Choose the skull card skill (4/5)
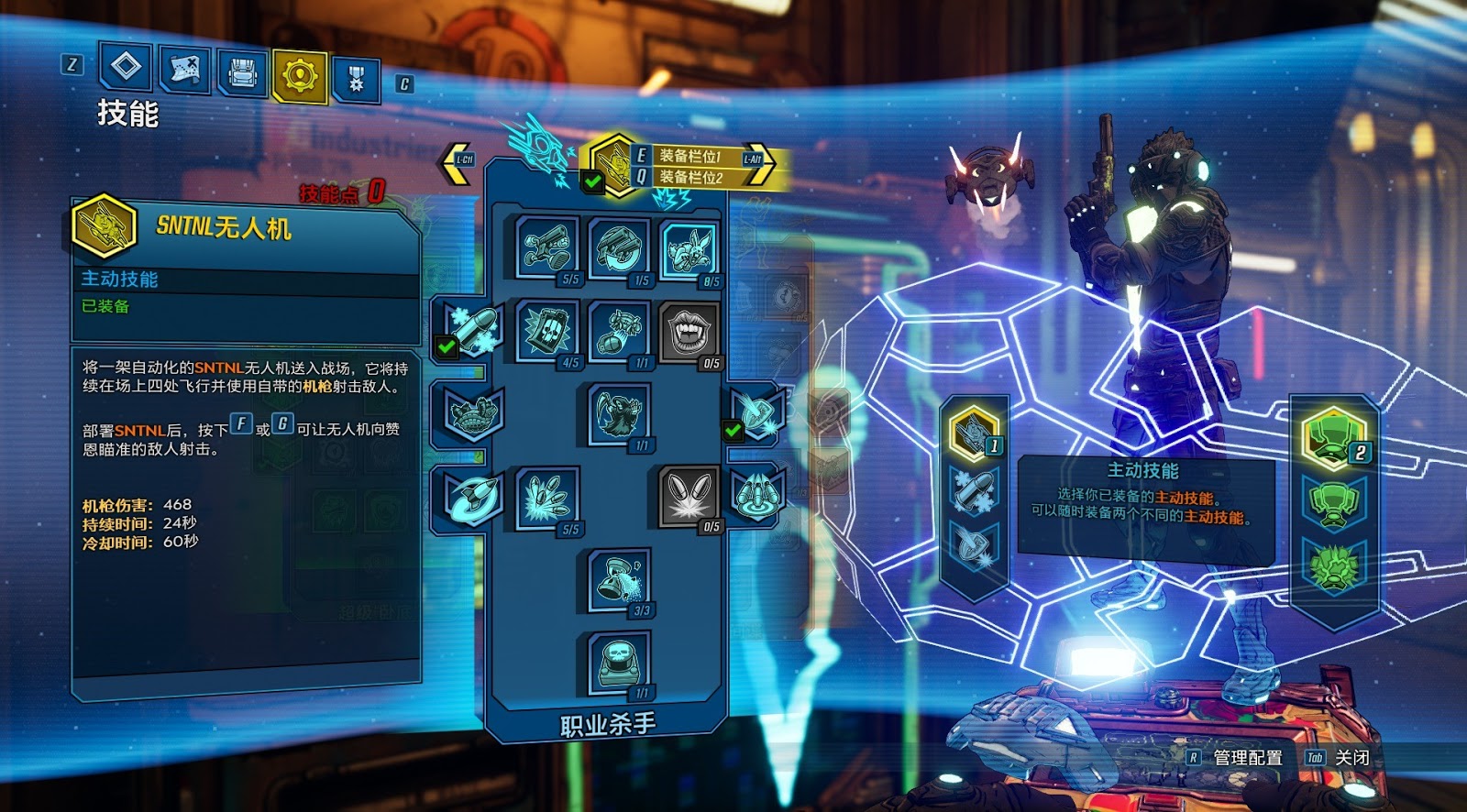Image resolution: width=1467 pixels, height=812 pixels. (x=547, y=330)
